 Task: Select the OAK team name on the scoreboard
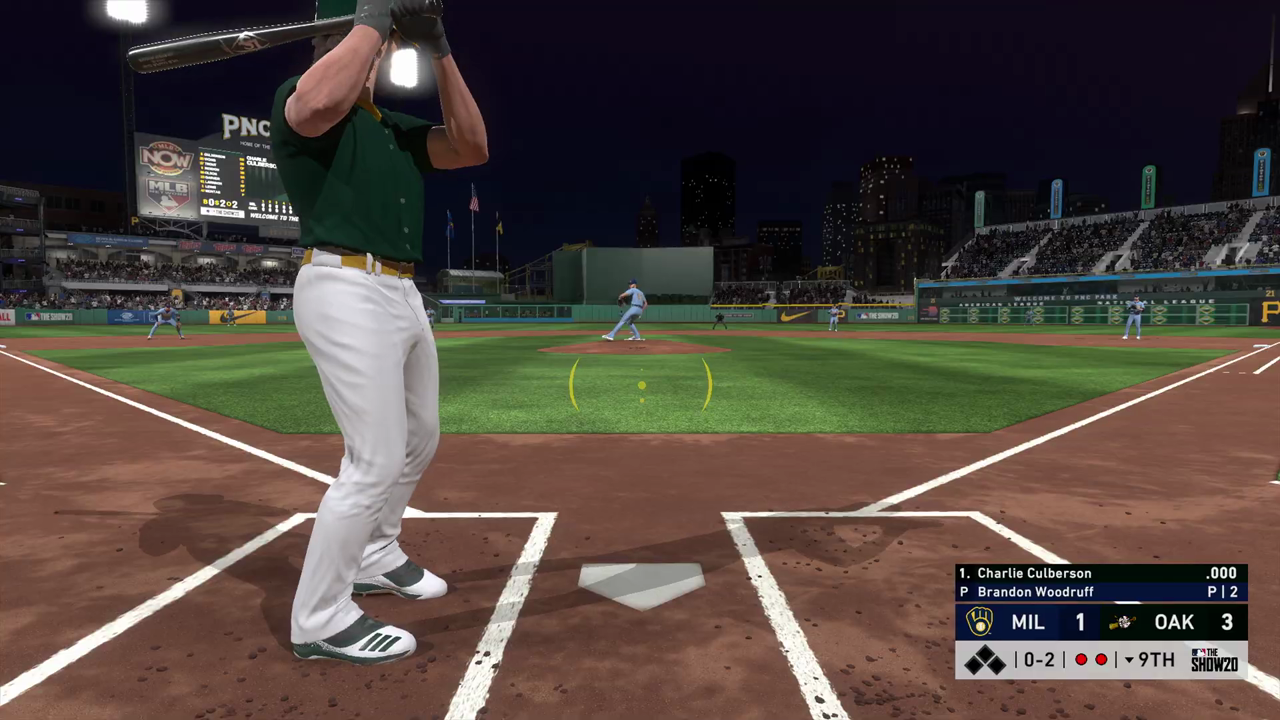click(1172, 622)
